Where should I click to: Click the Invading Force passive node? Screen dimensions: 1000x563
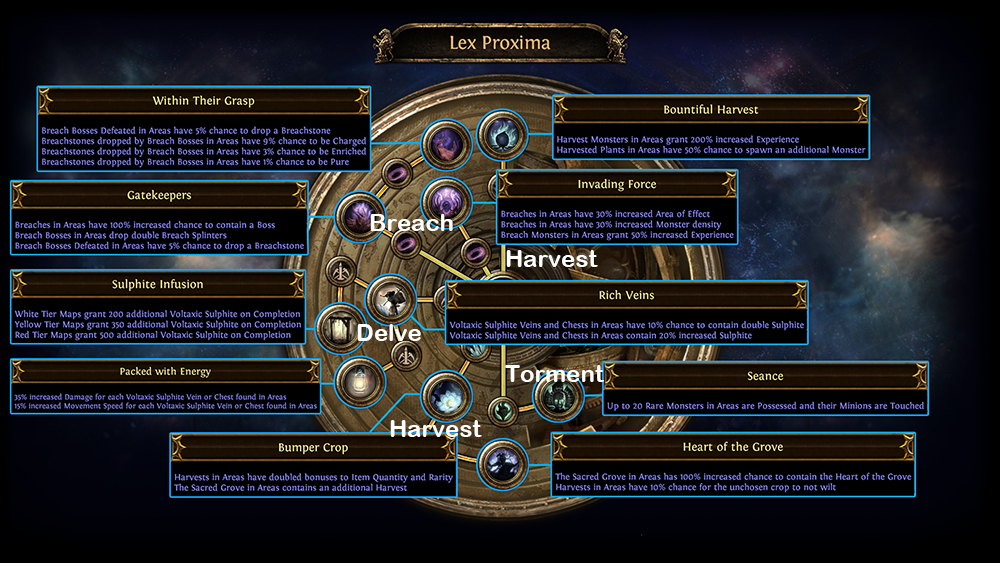pos(444,198)
